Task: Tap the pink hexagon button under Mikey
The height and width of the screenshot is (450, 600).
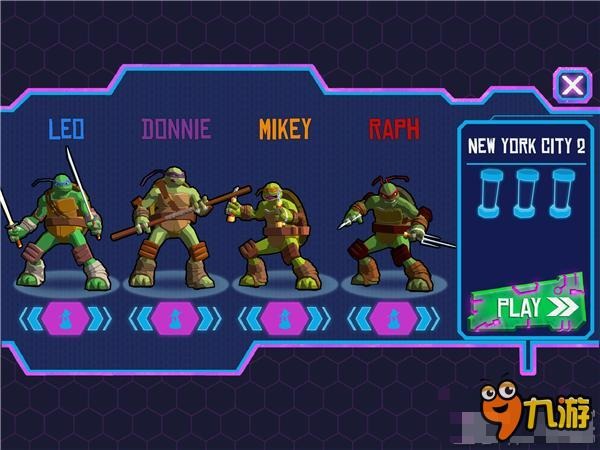Action: pyautogui.click(x=285, y=318)
